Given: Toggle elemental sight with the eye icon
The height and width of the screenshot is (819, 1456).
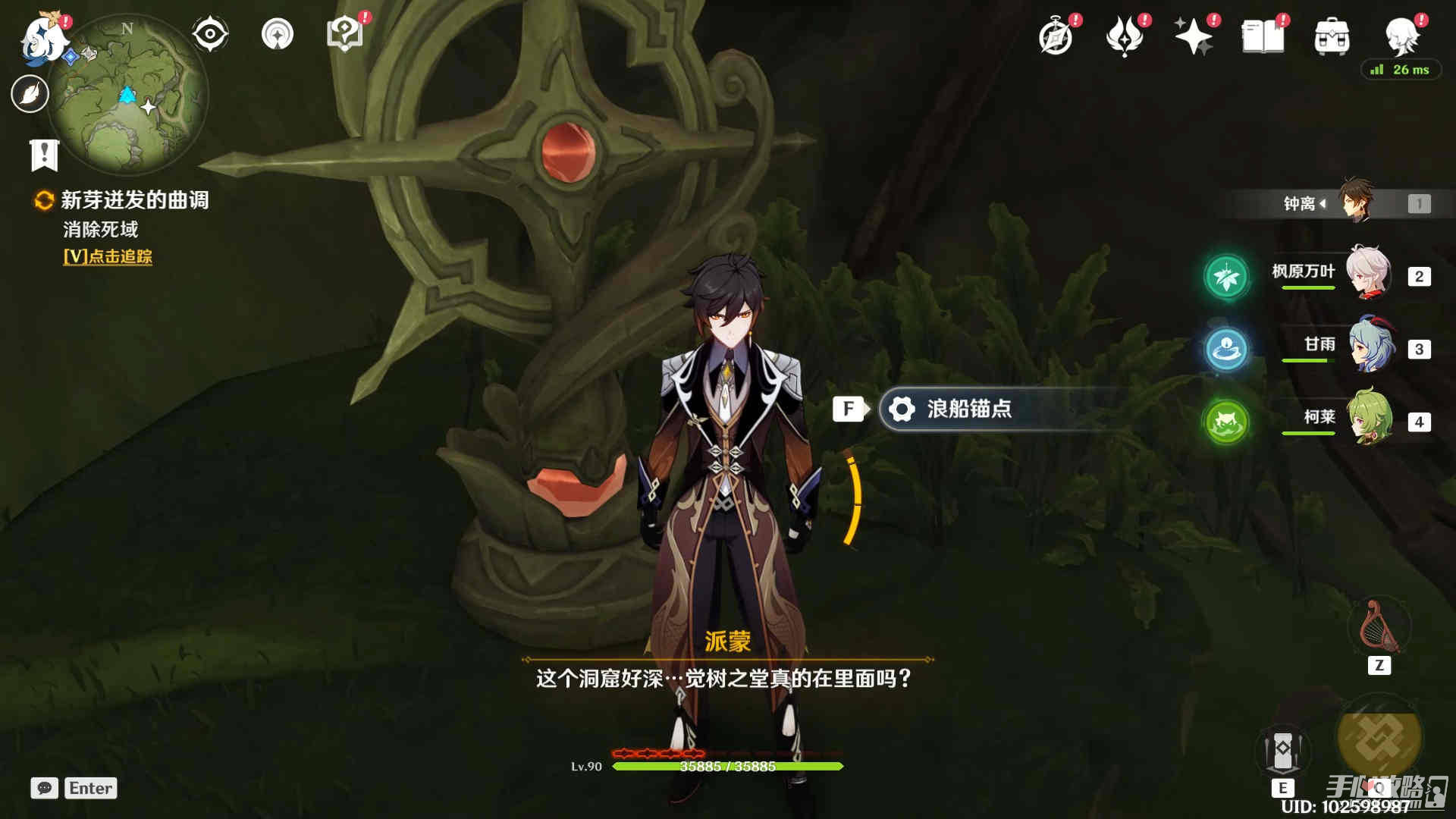Looking at the screenshot, I should 210,32.
